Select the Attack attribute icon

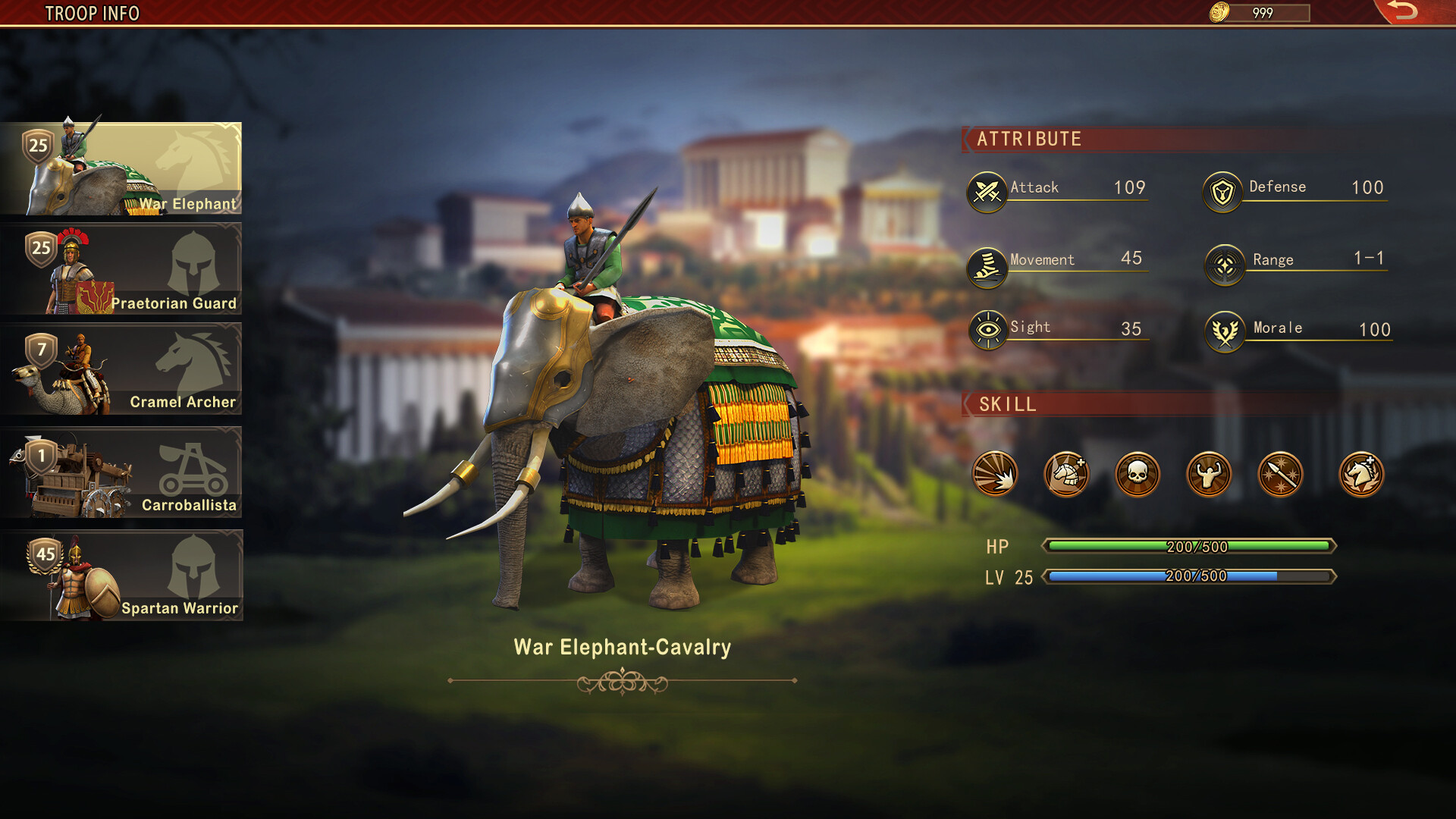pyautogui.click(x=986, y=188)
